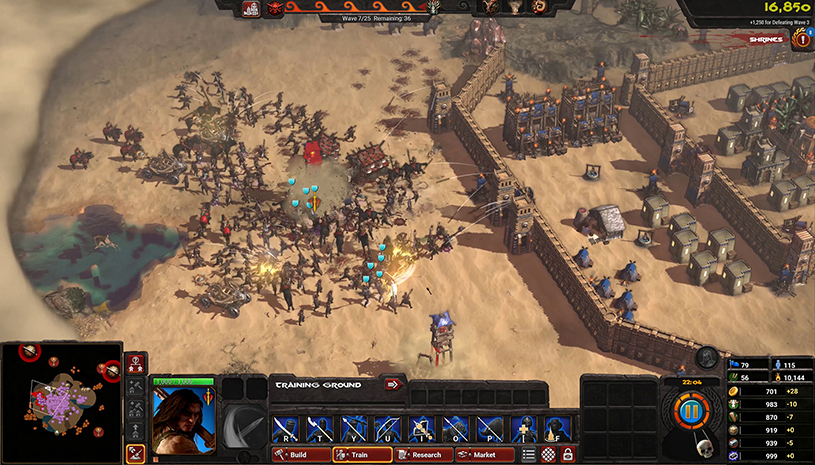Train the swordsman unit marked R
815x465 pixels.
287,429
